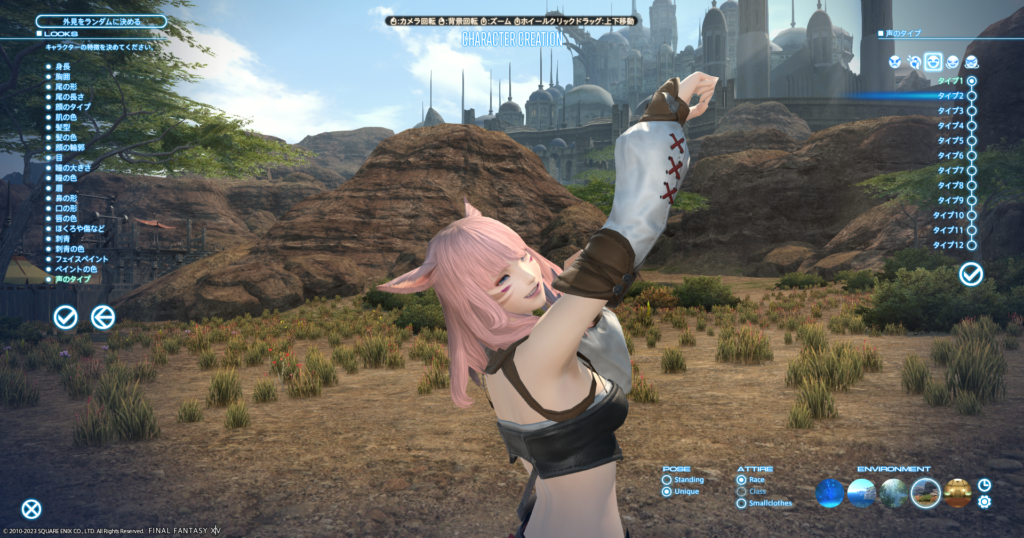Pick the golden interior environment thumbnail
This screenshot has height=538, width=1024.
tap(957, 492)
